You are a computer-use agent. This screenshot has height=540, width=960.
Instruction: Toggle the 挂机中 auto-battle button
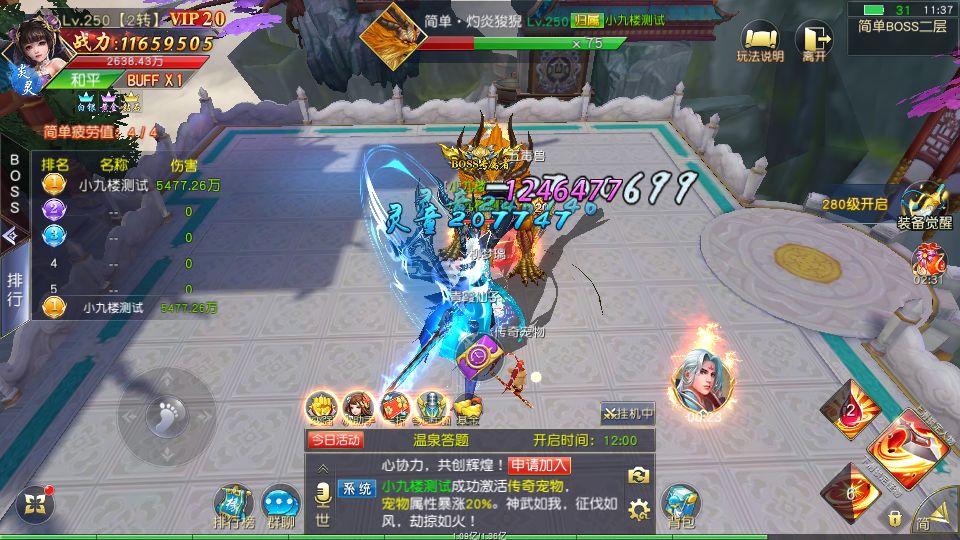point(628,412)
